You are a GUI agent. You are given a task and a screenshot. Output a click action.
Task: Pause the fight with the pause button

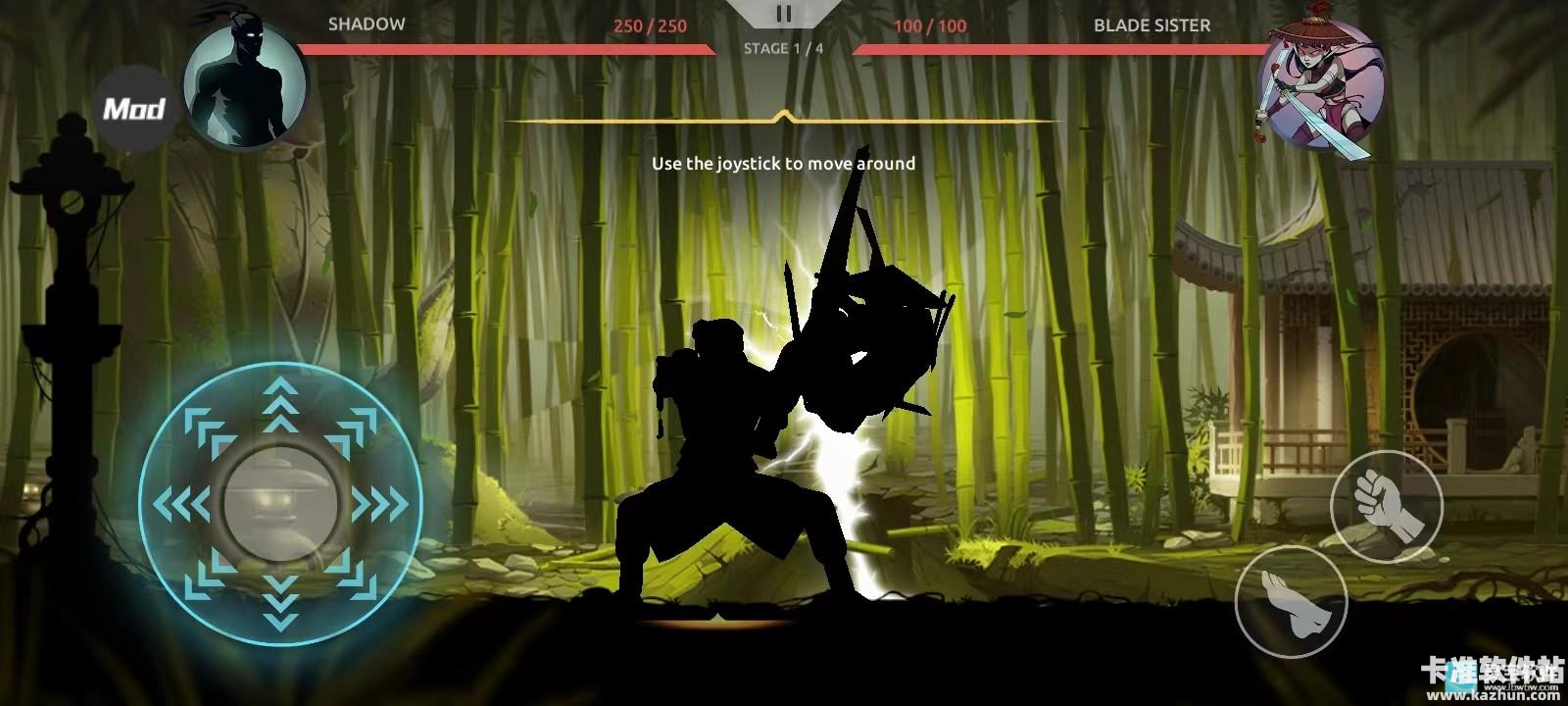(x=783, y=14)
